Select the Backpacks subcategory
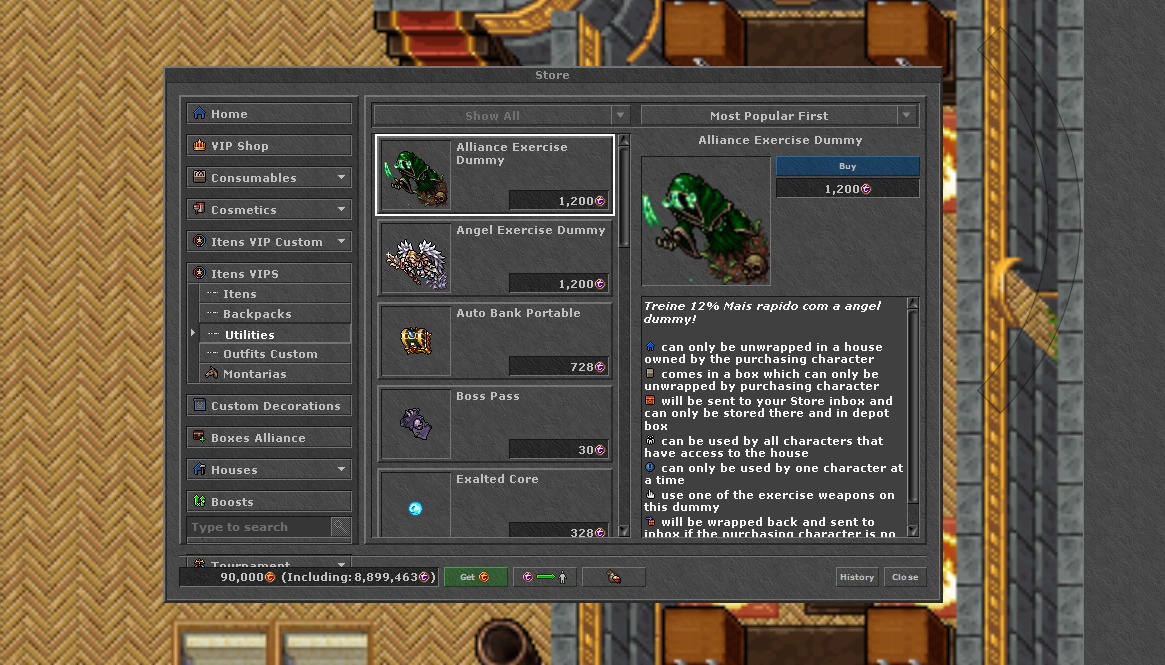1165x665 pixels. click(275, 314)
